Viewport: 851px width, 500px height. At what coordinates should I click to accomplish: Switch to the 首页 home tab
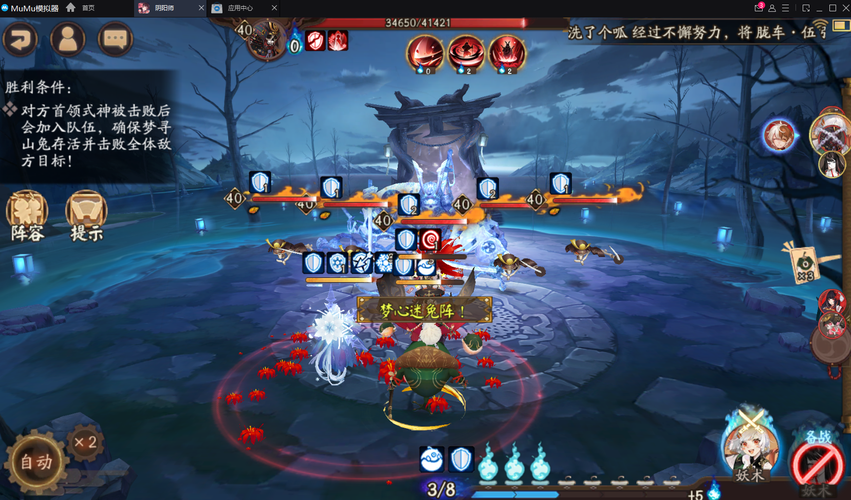pos(88,7)
